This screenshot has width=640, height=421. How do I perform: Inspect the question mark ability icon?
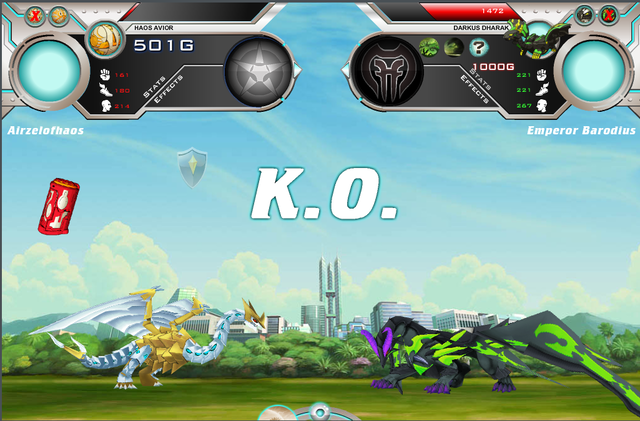[478, 47]
